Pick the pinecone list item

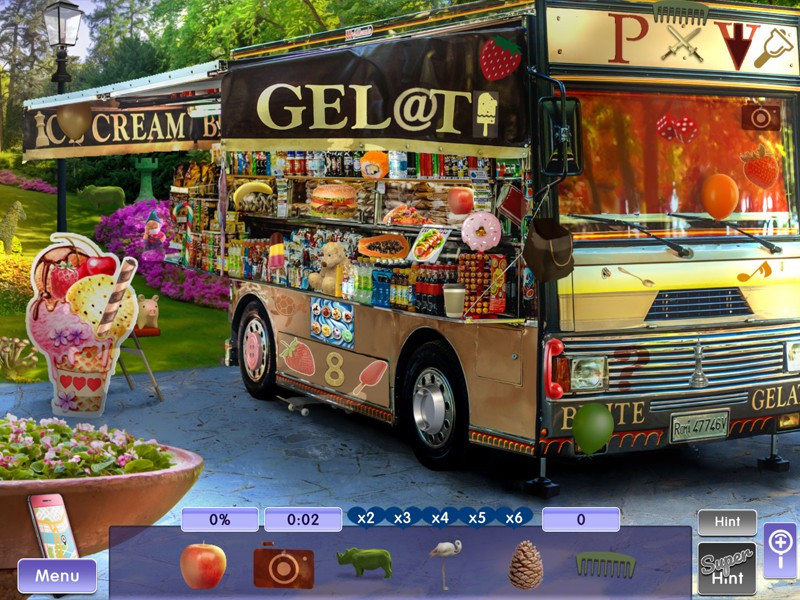click(525, 565)
